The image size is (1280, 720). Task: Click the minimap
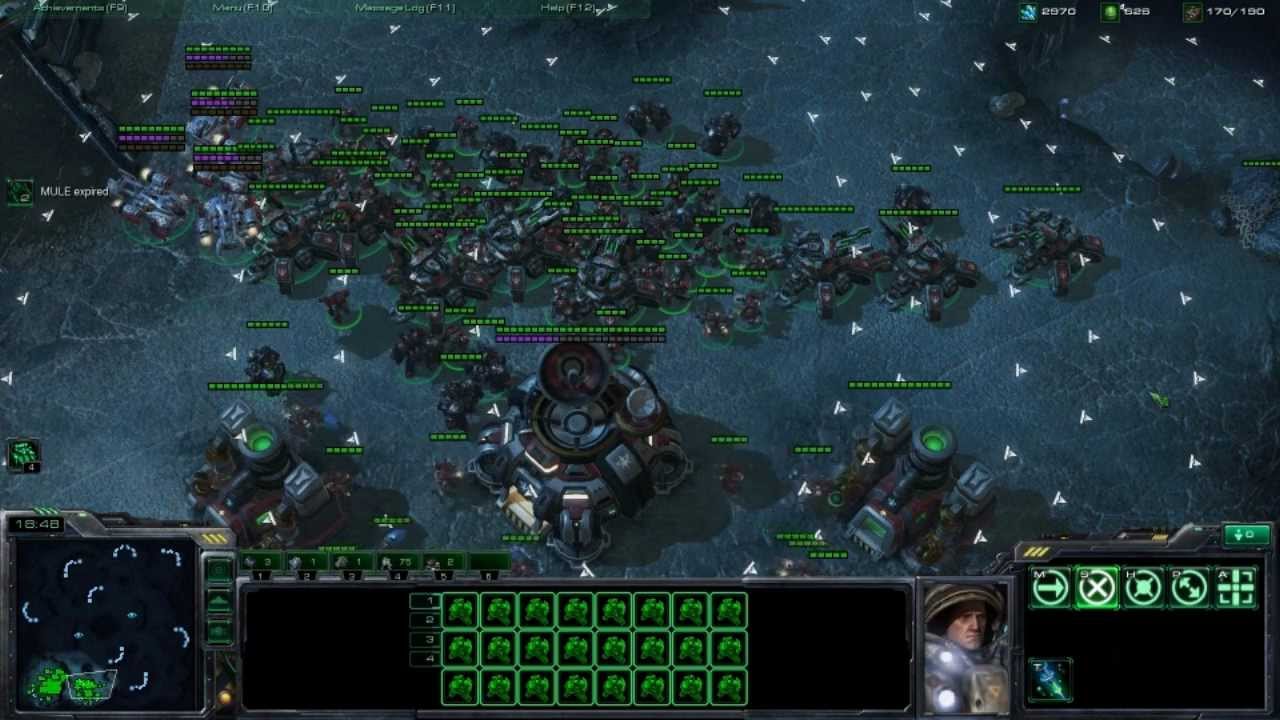point(105,622)
